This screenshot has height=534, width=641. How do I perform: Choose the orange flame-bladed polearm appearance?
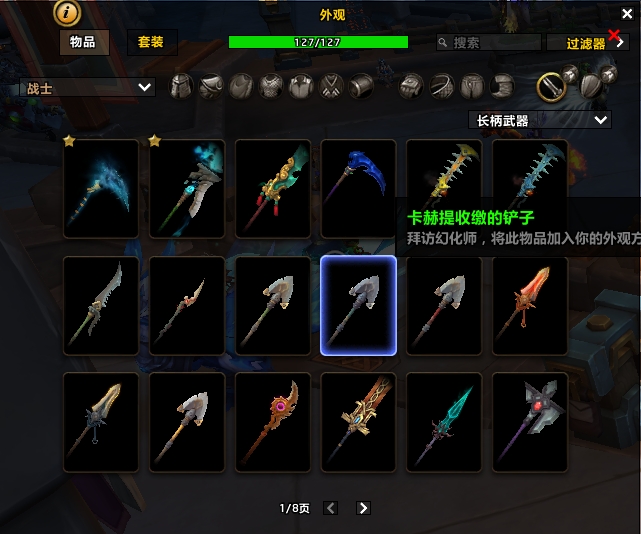pos(530,305)
